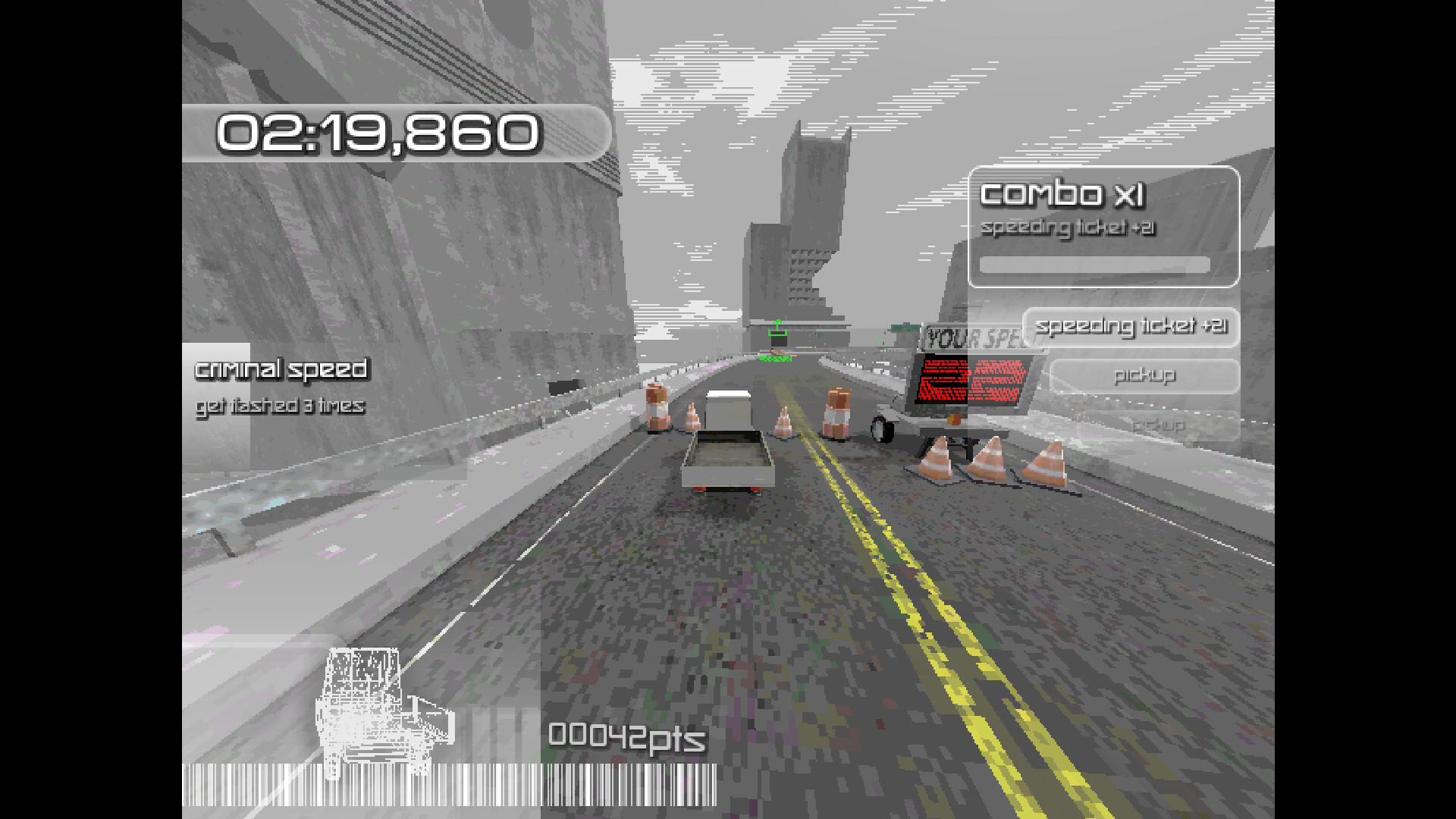The width and height of the screenshot is (1456, 819).
Task: Toggle the grayed-out lower 'pickup' entry
Action: coord(1159,425)
